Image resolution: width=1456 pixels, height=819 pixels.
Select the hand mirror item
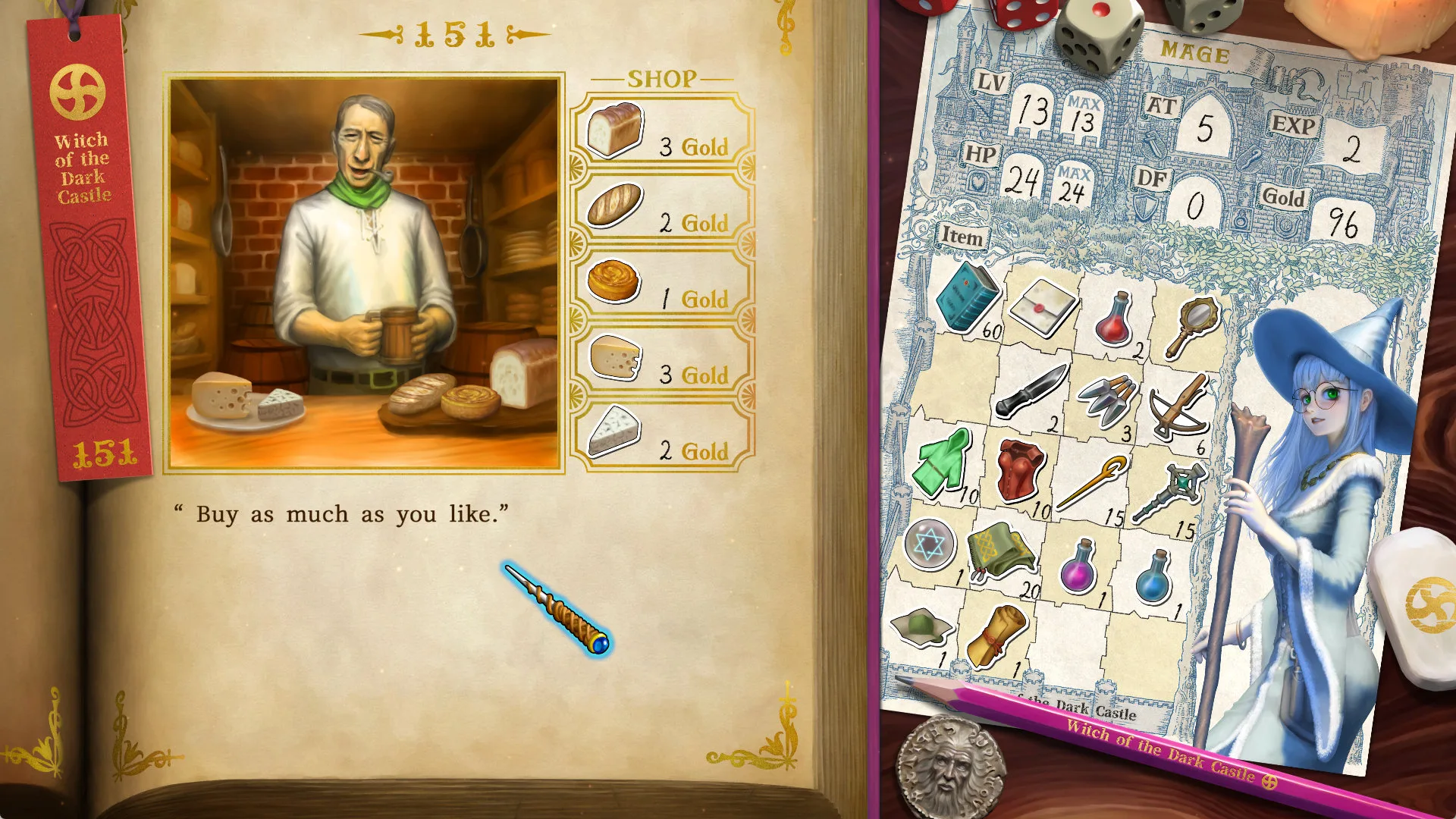[x=1191, y=325]
